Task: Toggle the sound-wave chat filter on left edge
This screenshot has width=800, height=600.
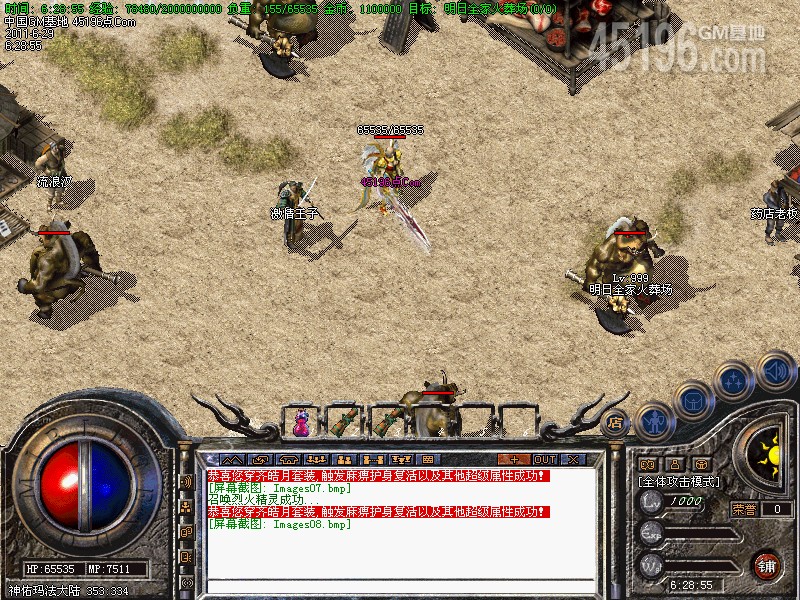Action: click(x=186, y=482)
